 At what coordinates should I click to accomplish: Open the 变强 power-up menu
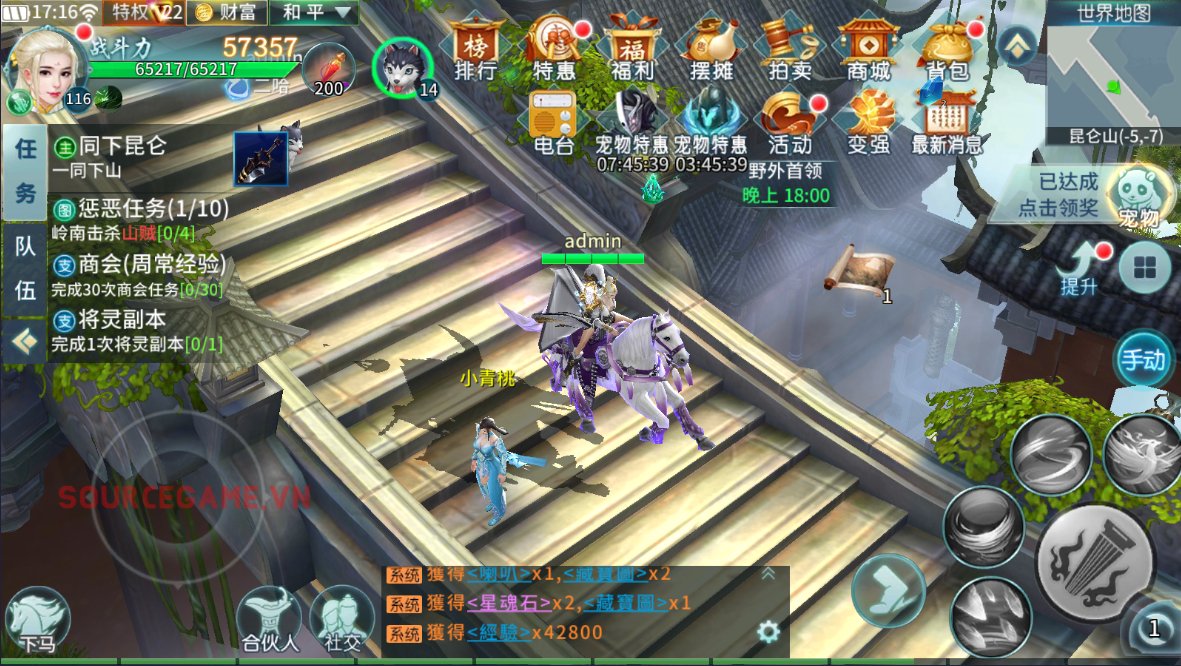pyautogui.click(x=868, y=124)
